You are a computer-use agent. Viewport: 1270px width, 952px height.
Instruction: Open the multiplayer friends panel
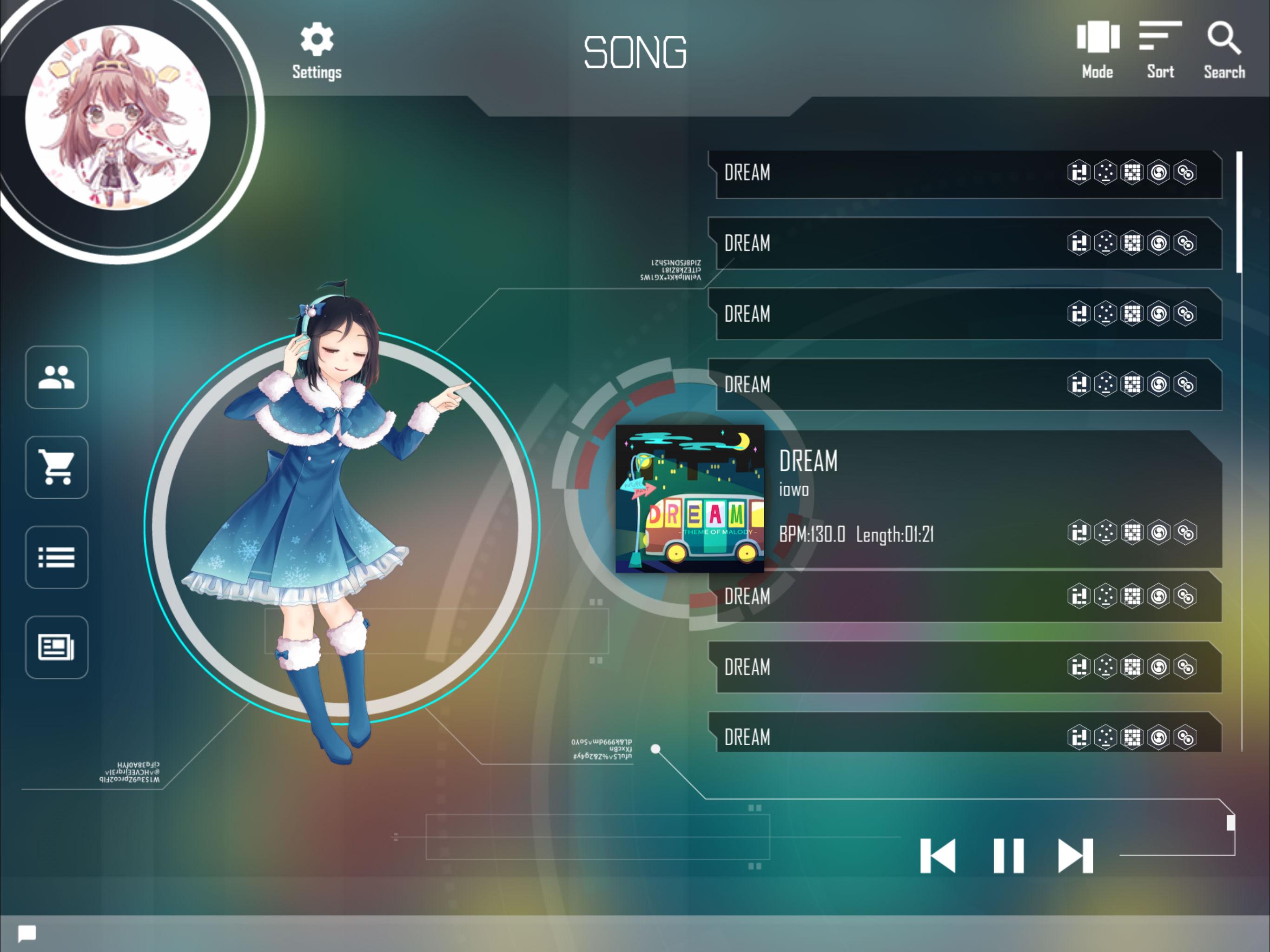56,379
